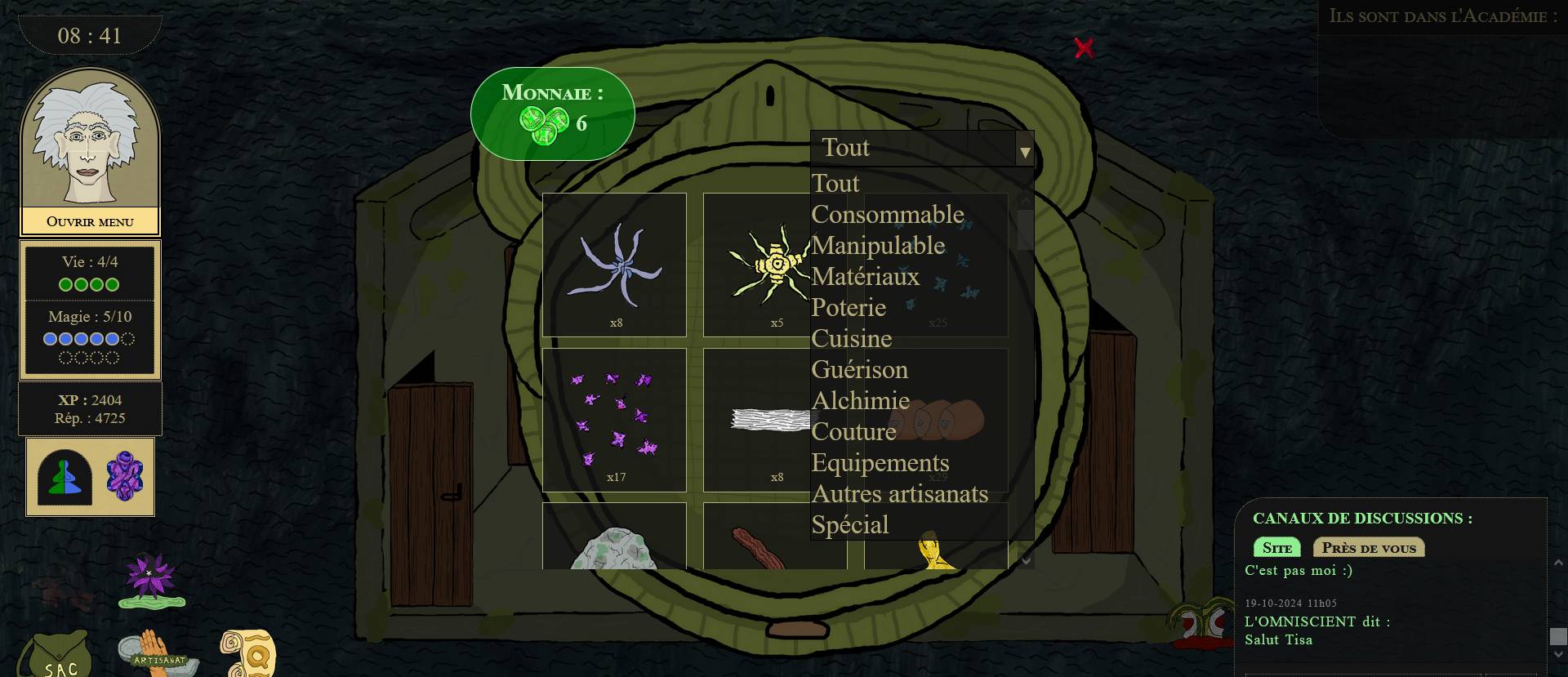This screenshot has height=677, width=1568.
Task: Filter the shop by Alchimie
Action: tap(860, 401)
